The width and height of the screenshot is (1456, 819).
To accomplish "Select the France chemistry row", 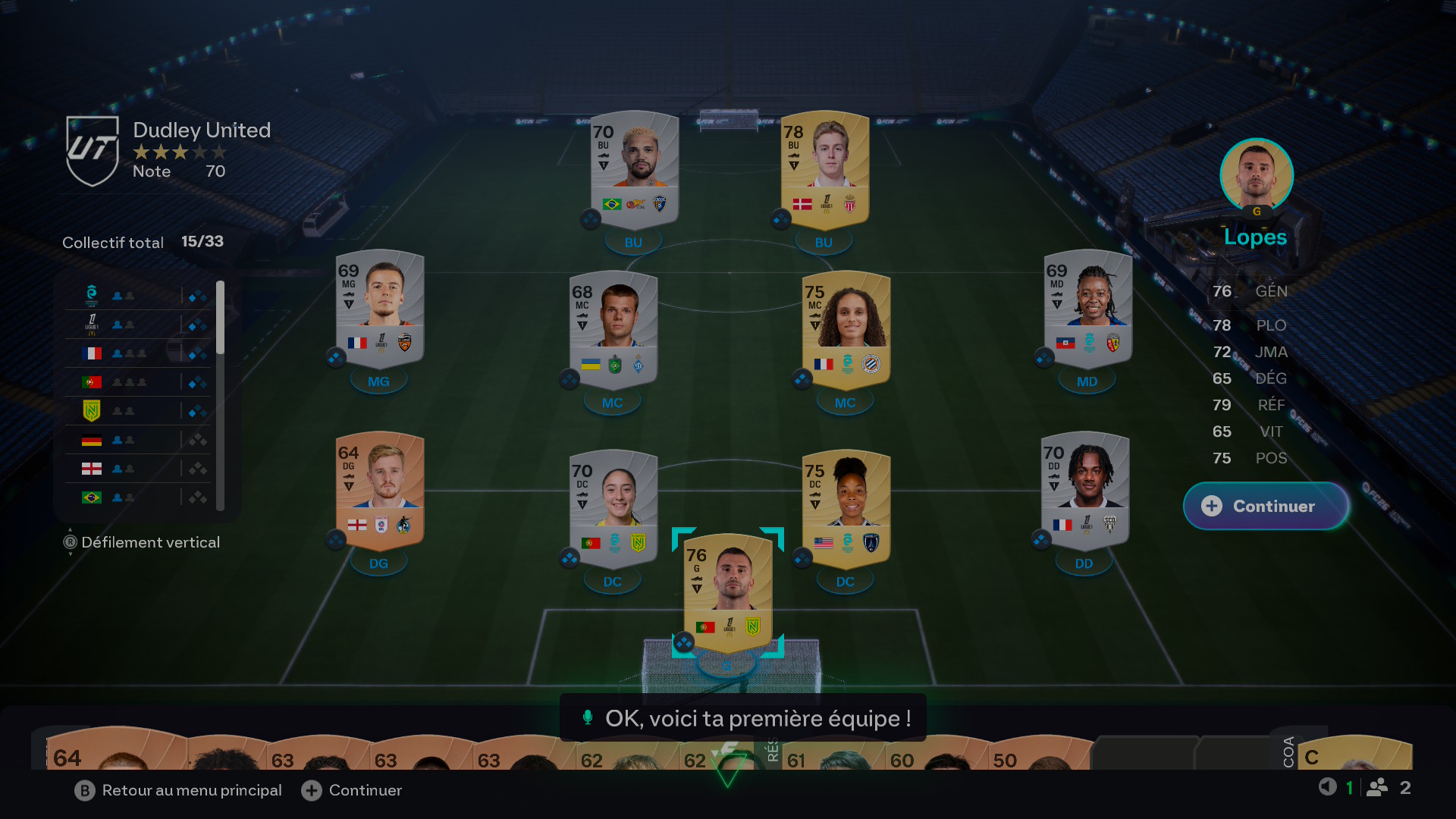I will coord(140,353).
